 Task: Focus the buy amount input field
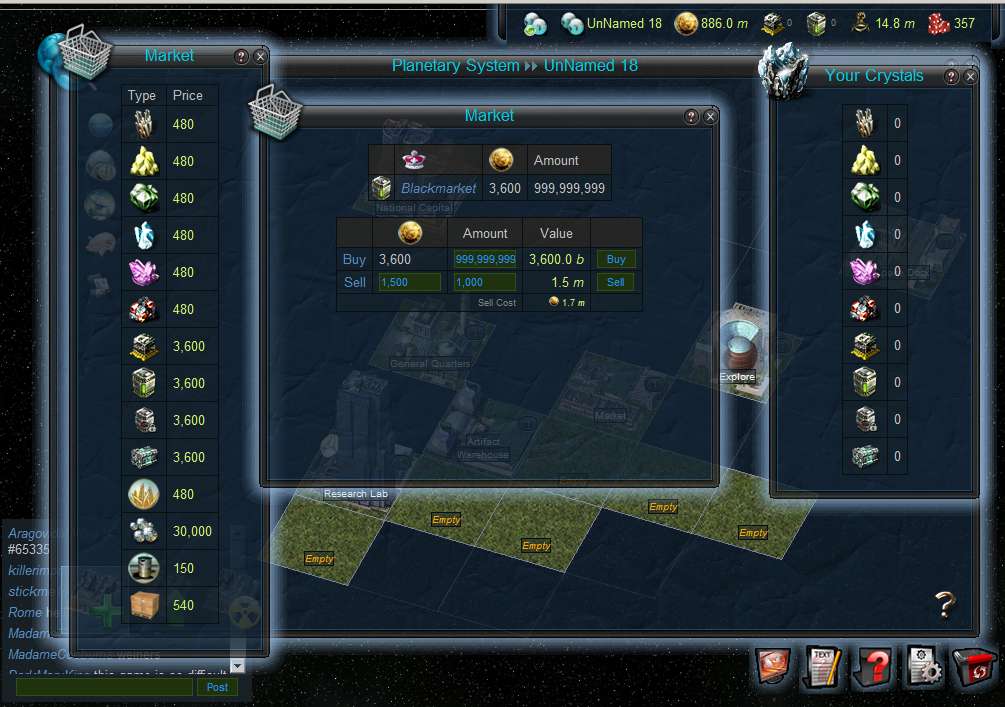click(485, 259)
